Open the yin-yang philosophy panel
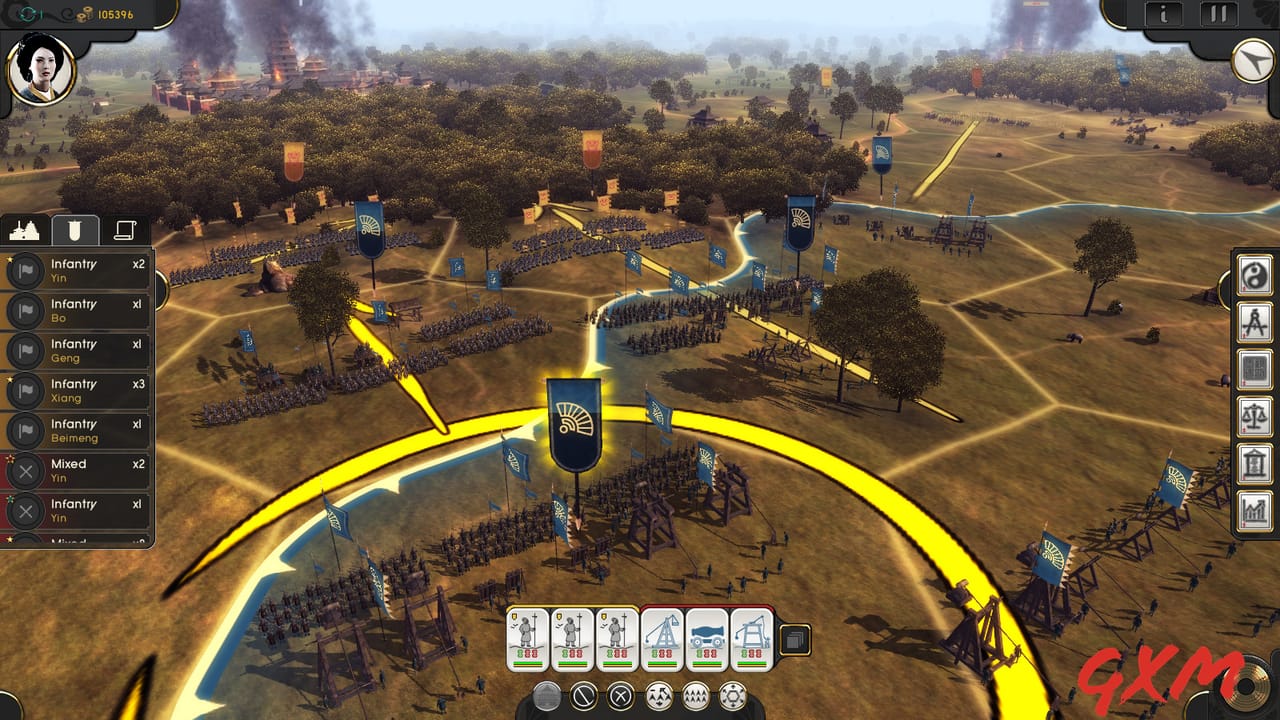 1255,277
